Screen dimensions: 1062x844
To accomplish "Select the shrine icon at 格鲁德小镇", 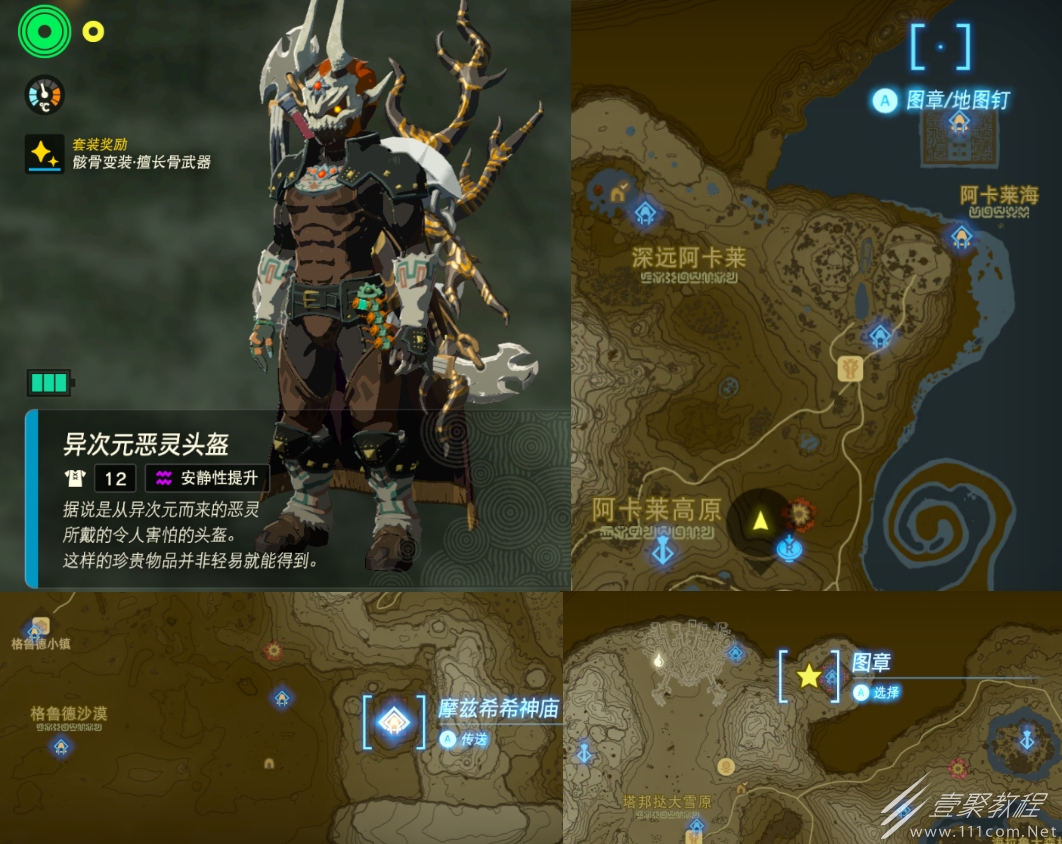I will 35,631.
